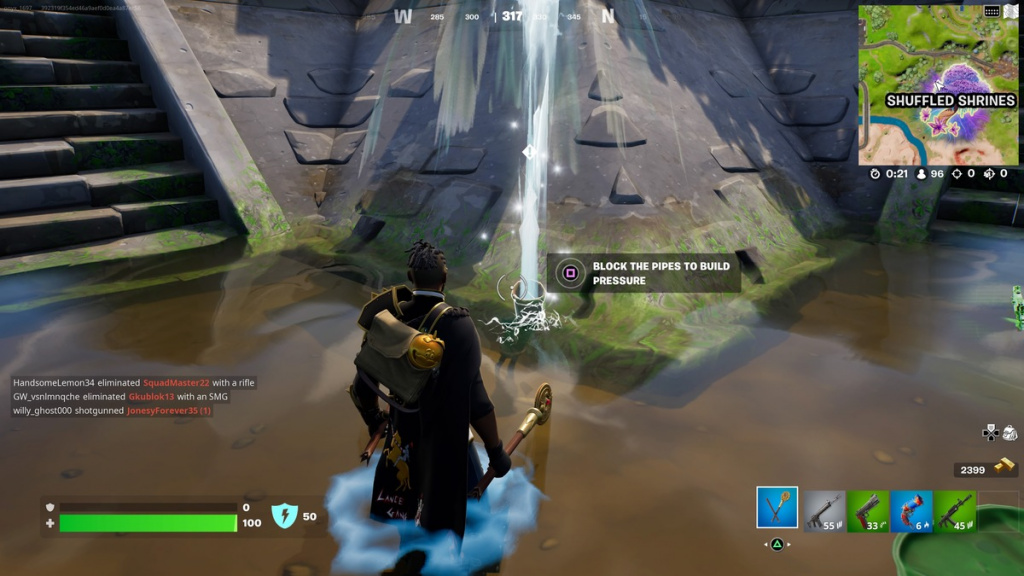Switch to the green pistol with 33 ammo

[x=868, y=511]
